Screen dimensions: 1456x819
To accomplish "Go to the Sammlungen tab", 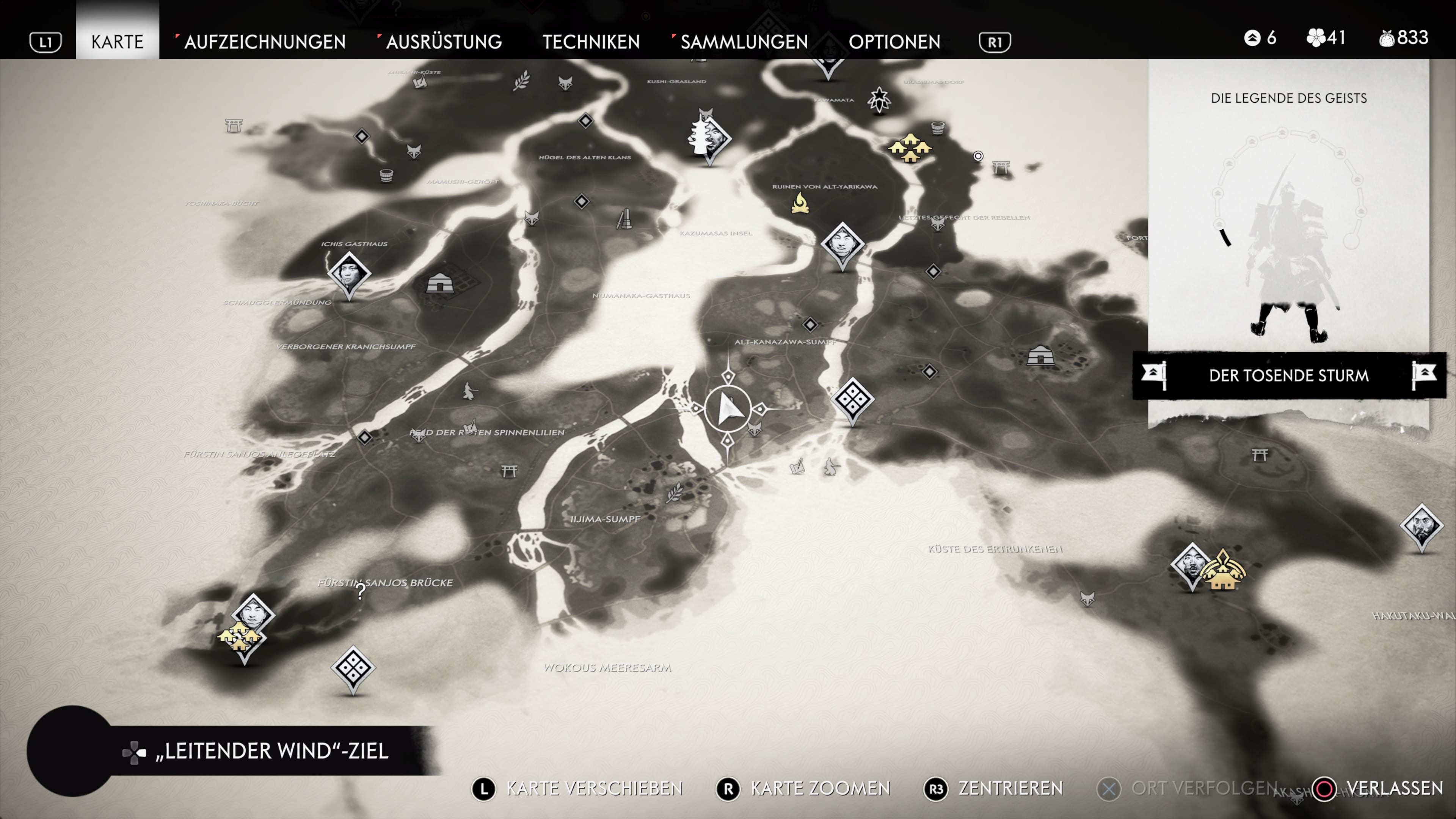I will pos(744,41).
